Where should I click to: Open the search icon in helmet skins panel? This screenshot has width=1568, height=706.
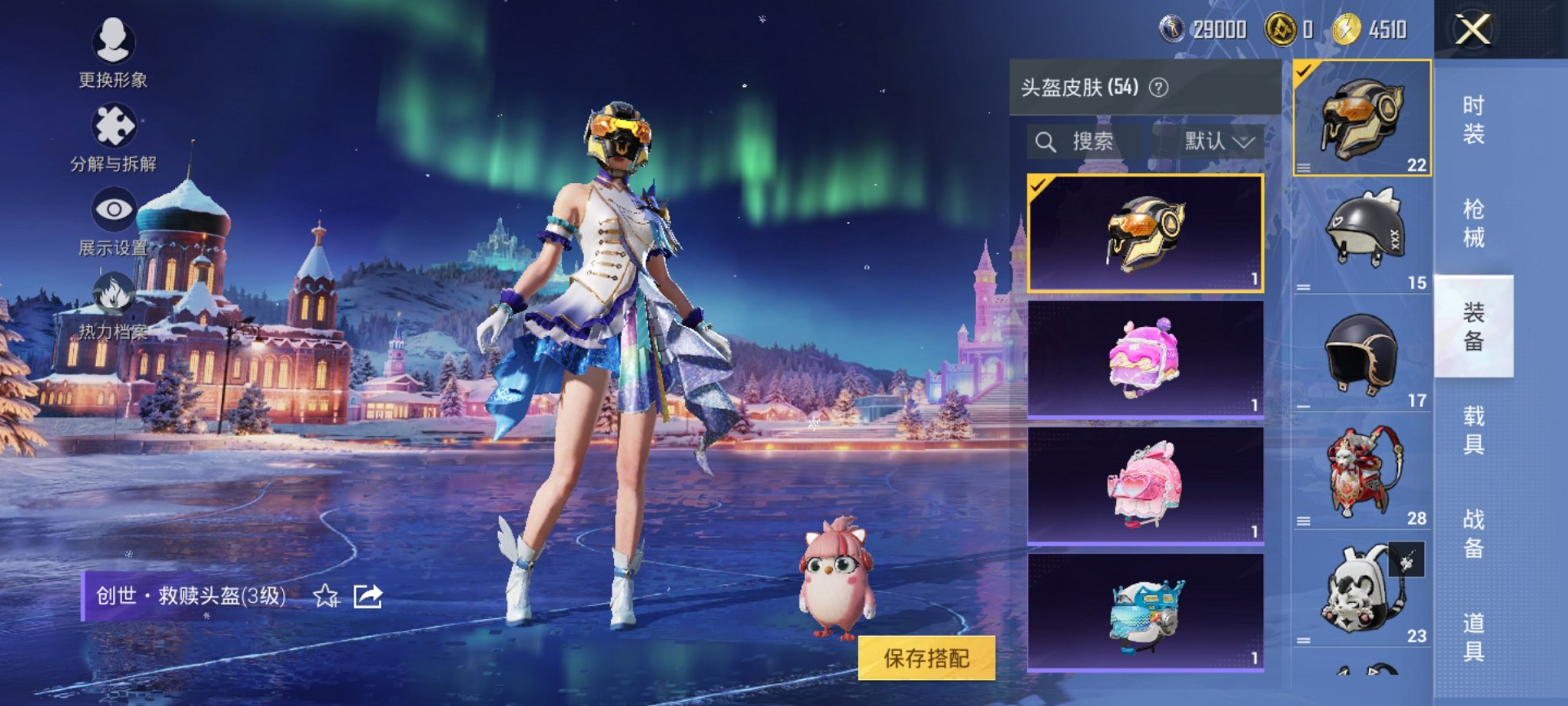pyautogui.click(x=1045, y=141)
